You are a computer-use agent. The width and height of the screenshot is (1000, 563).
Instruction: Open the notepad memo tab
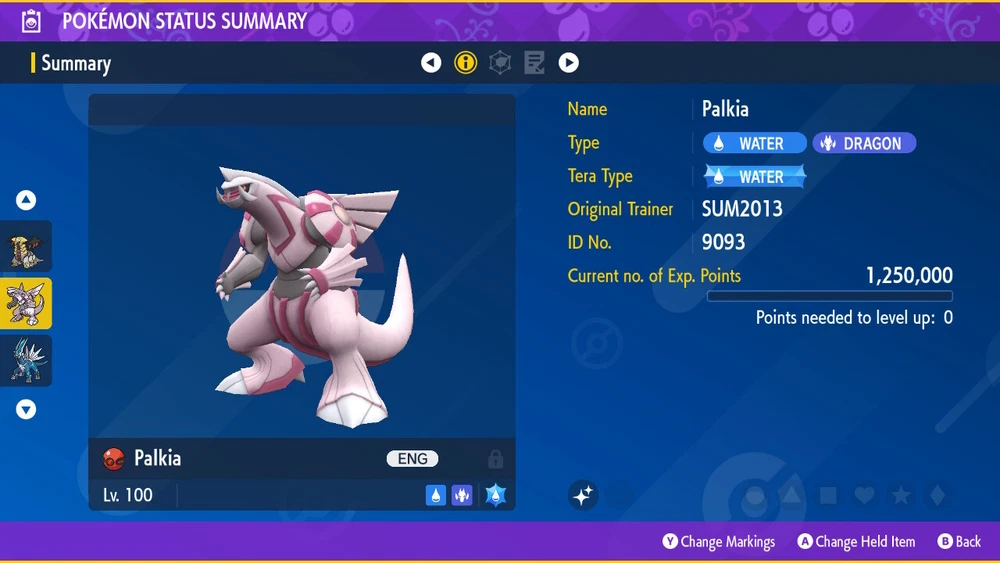[x=534, y=63]
